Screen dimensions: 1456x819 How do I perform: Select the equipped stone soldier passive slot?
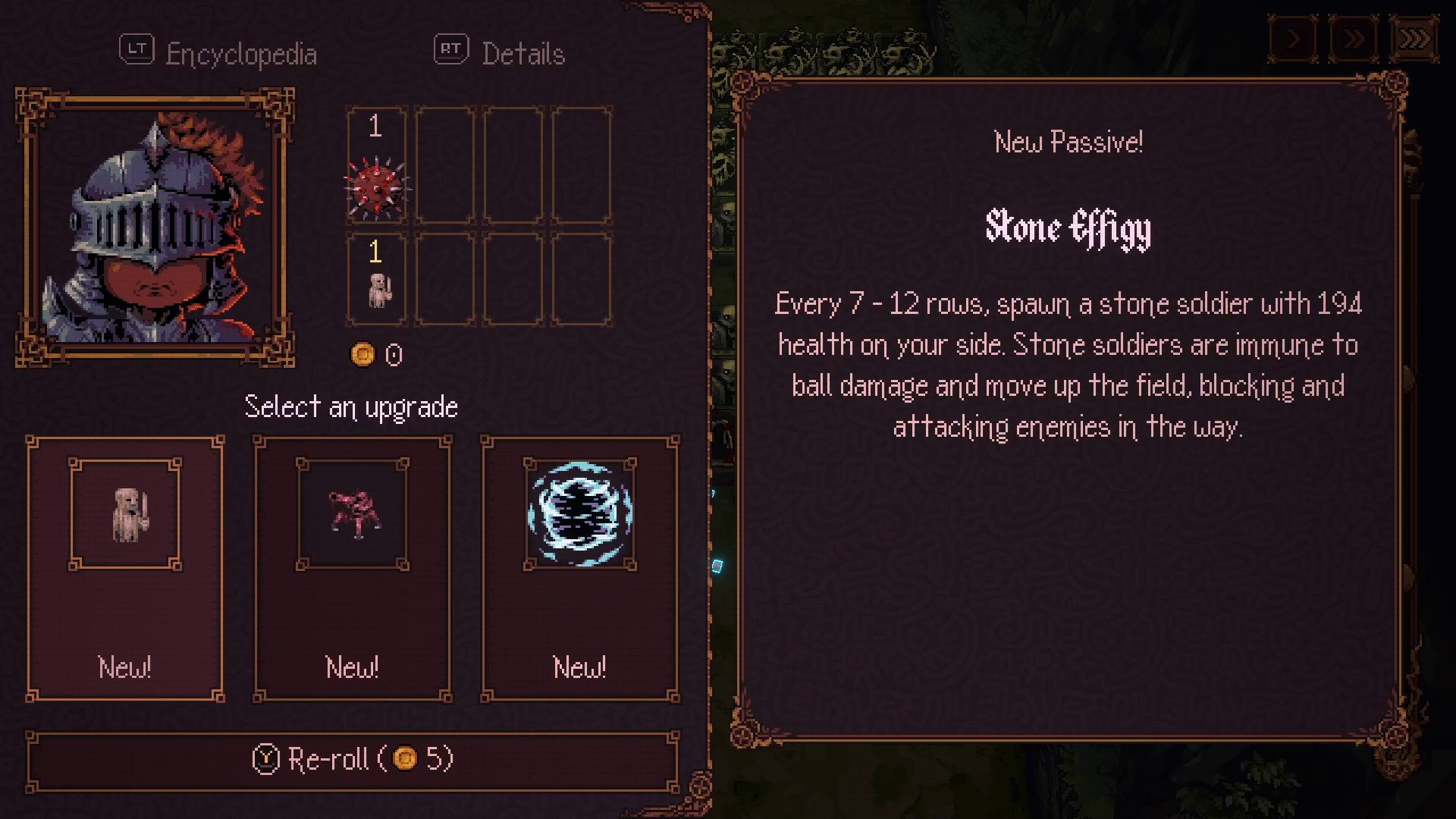click(376, 279)
